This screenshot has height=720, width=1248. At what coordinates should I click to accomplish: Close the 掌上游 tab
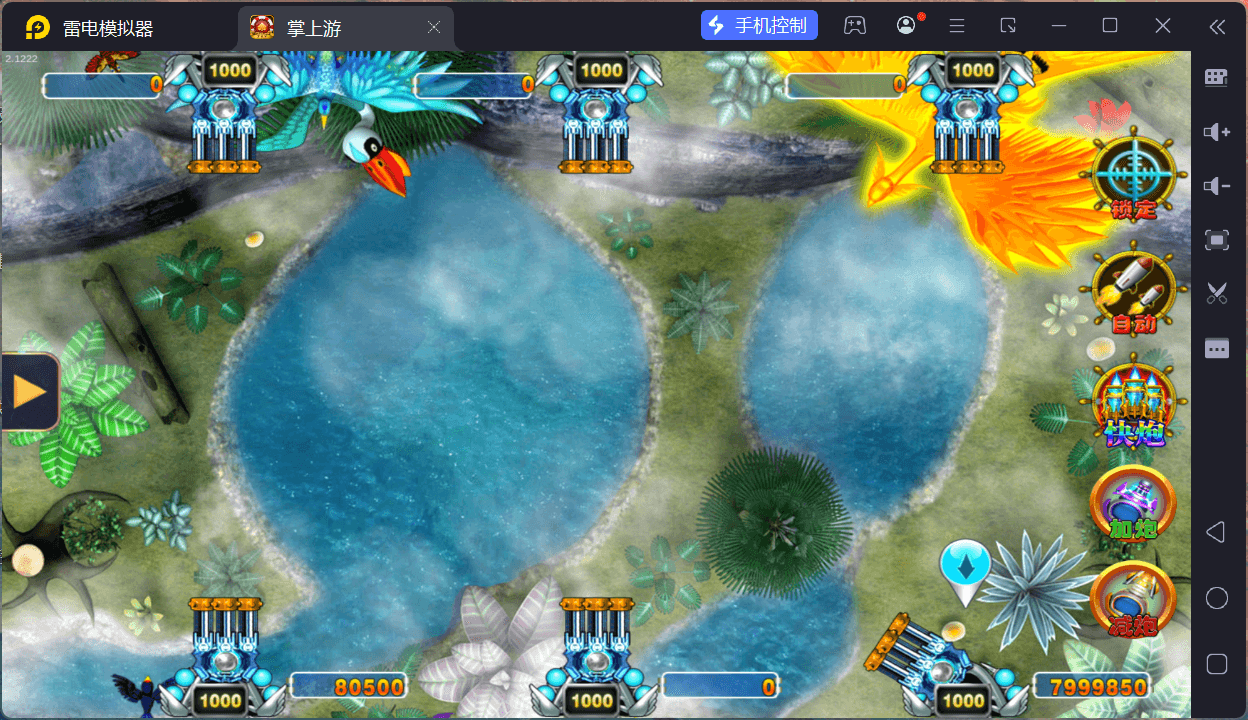click(x=434, y=28)
